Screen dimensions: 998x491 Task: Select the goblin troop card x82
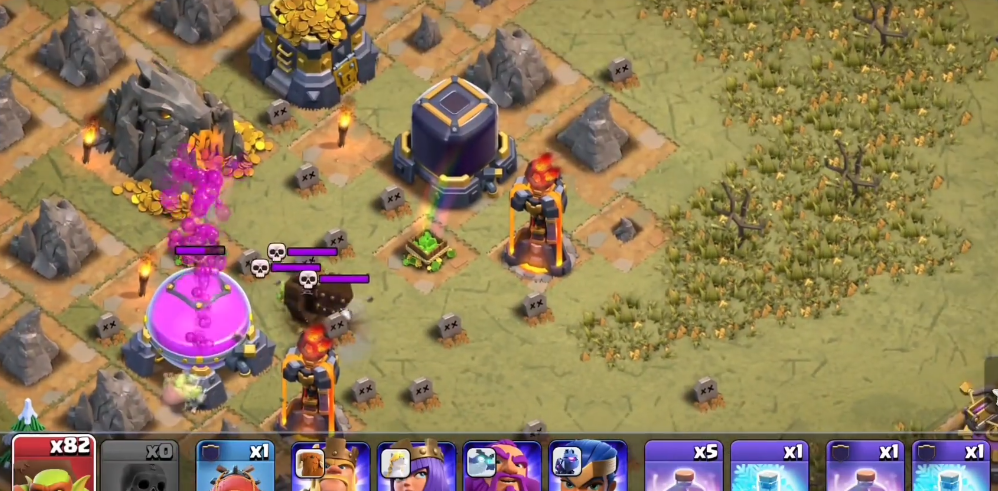click(53, 464)
